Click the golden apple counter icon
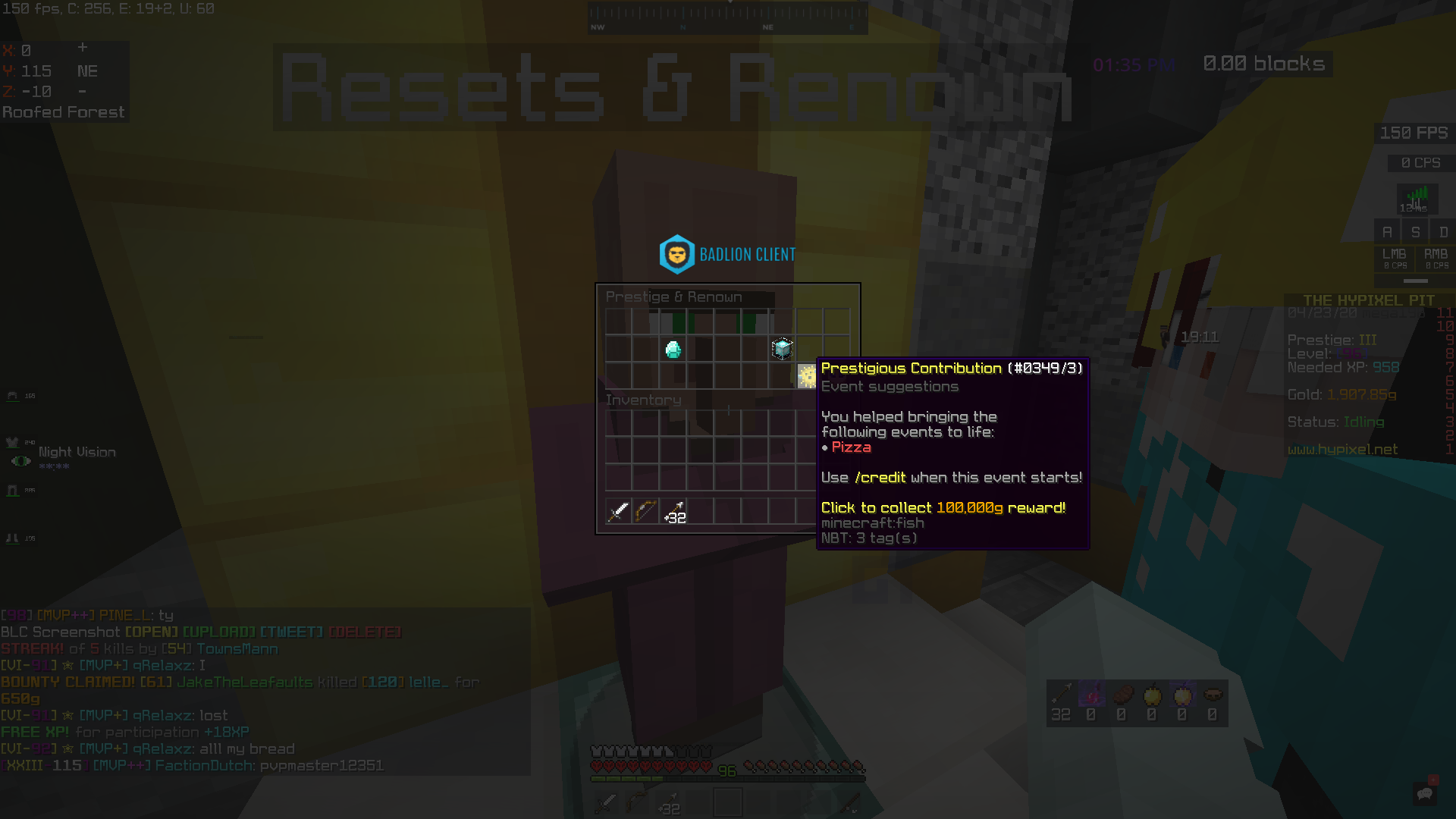The height and width of the screenshot is (819, 1456). click(1151, 695)
